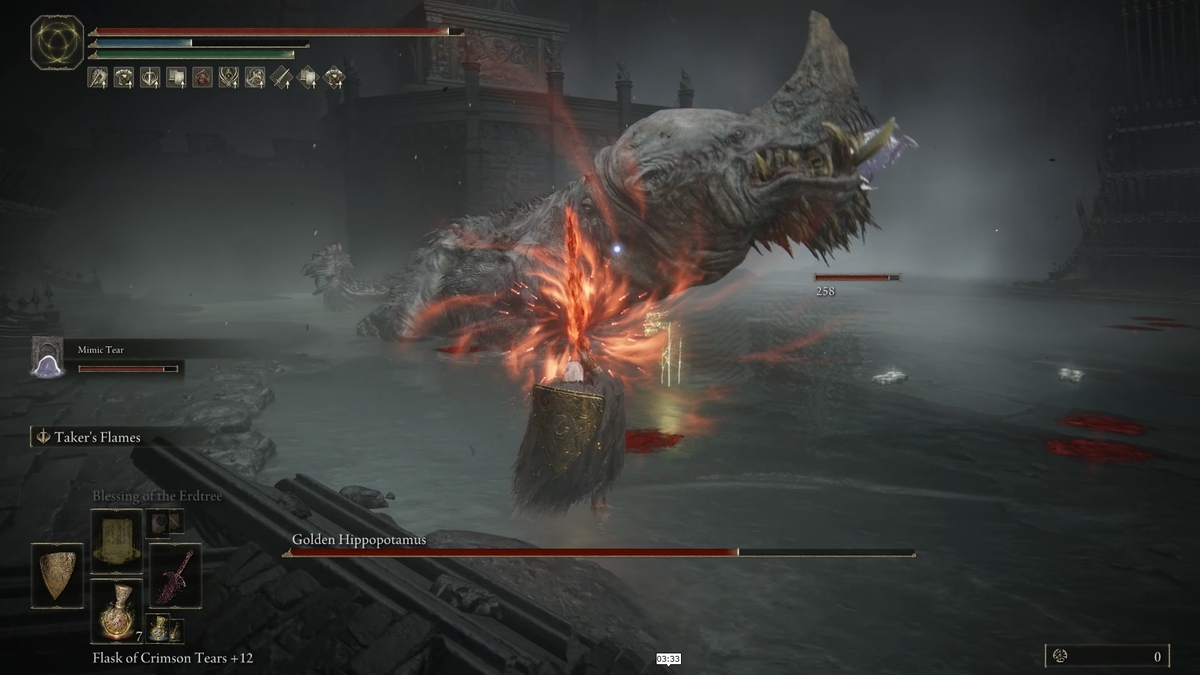Use the Flask of Crimson Tears slot
Image resolution: width=1200 pixels, height=675 pixels.
pos(116,610)
